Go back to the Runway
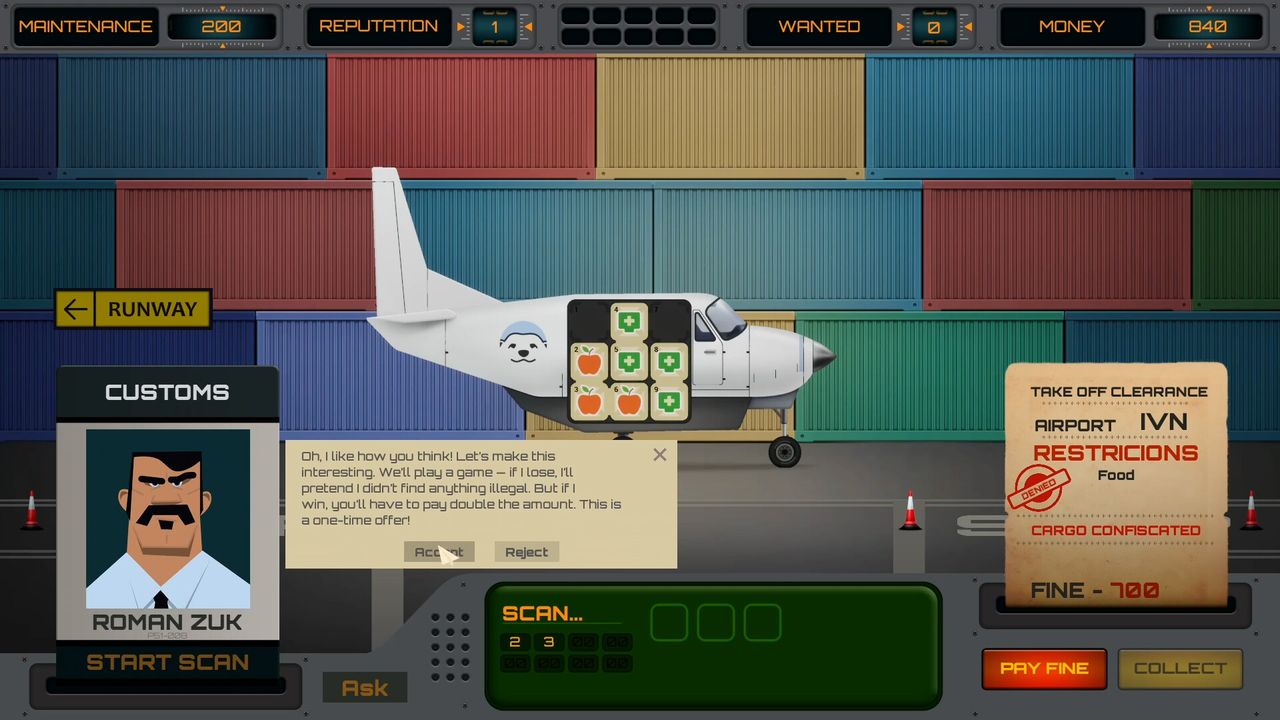 [133, 309]
